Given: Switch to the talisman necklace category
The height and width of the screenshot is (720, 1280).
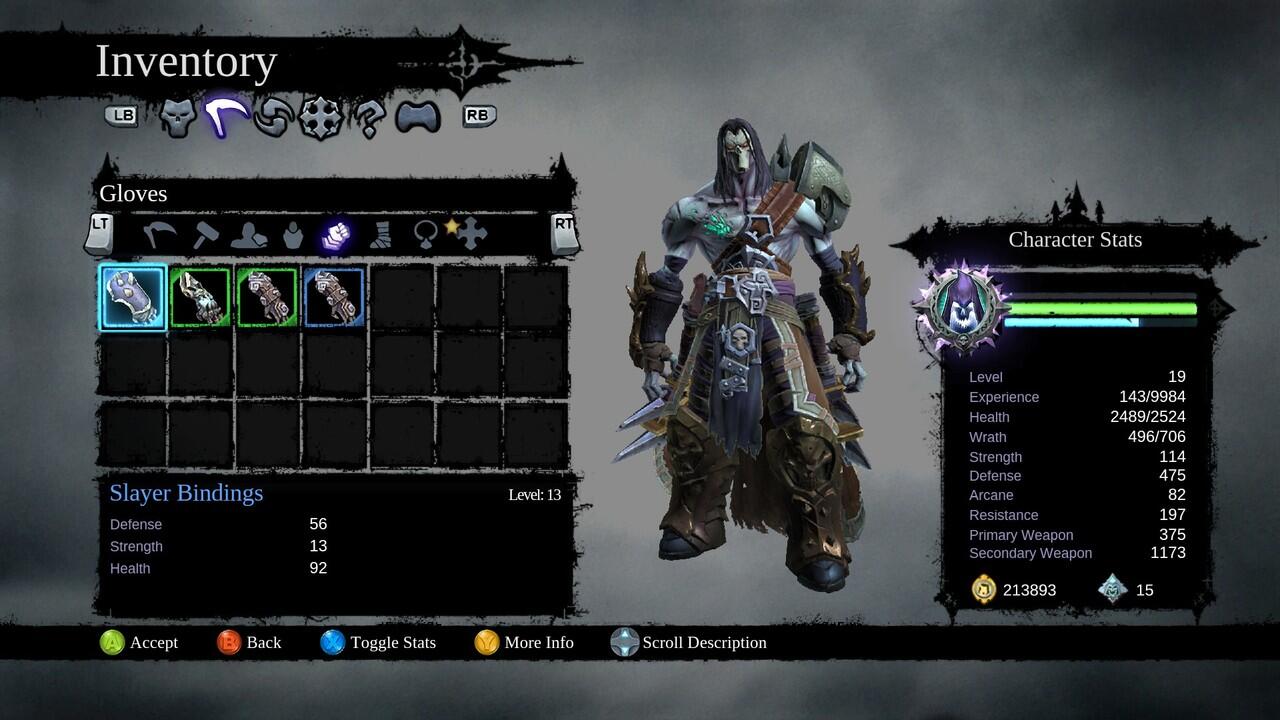Looking at the screenshot, I should (426, 235).
